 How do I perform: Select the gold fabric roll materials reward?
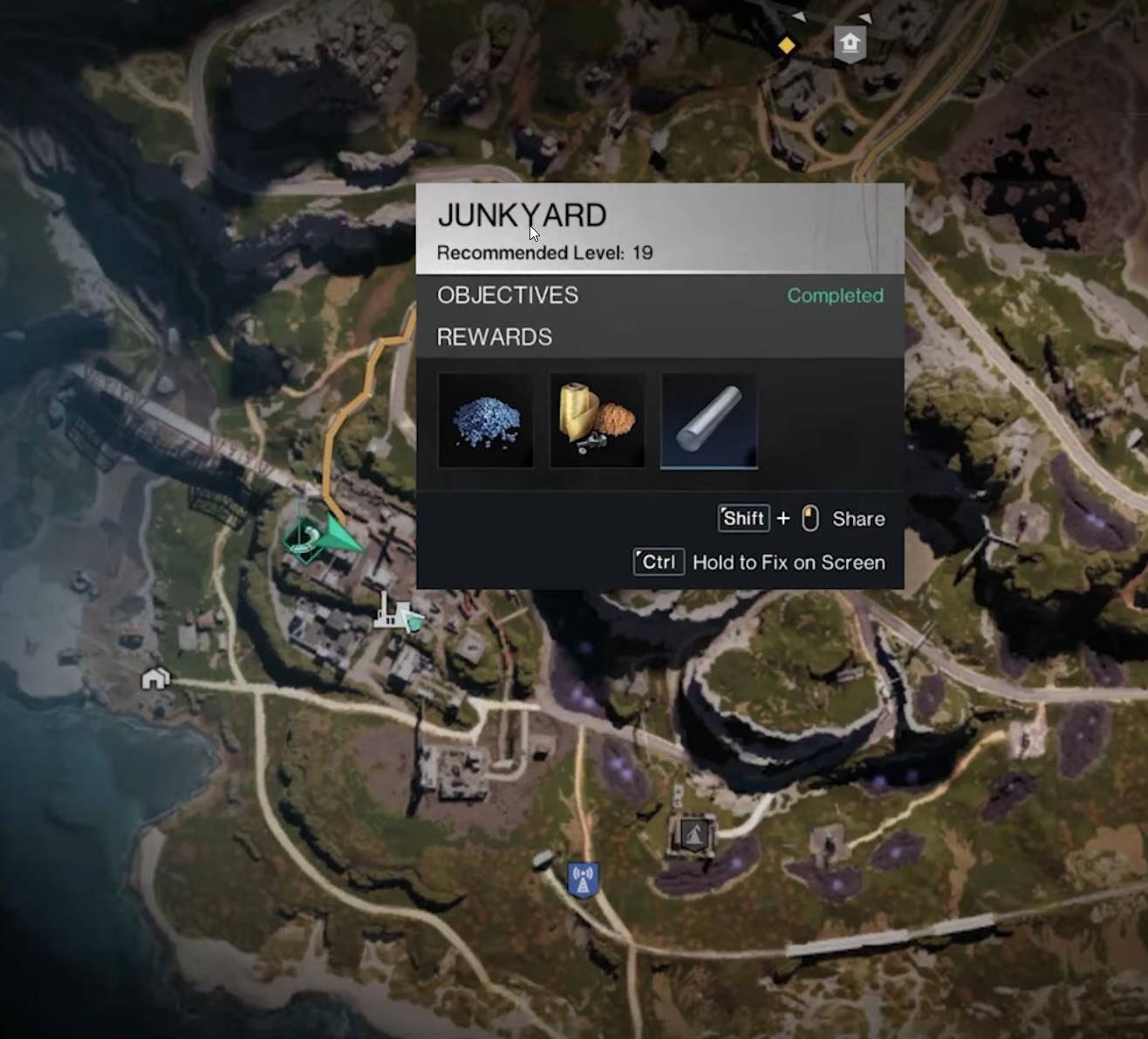(x=597, y=421)
